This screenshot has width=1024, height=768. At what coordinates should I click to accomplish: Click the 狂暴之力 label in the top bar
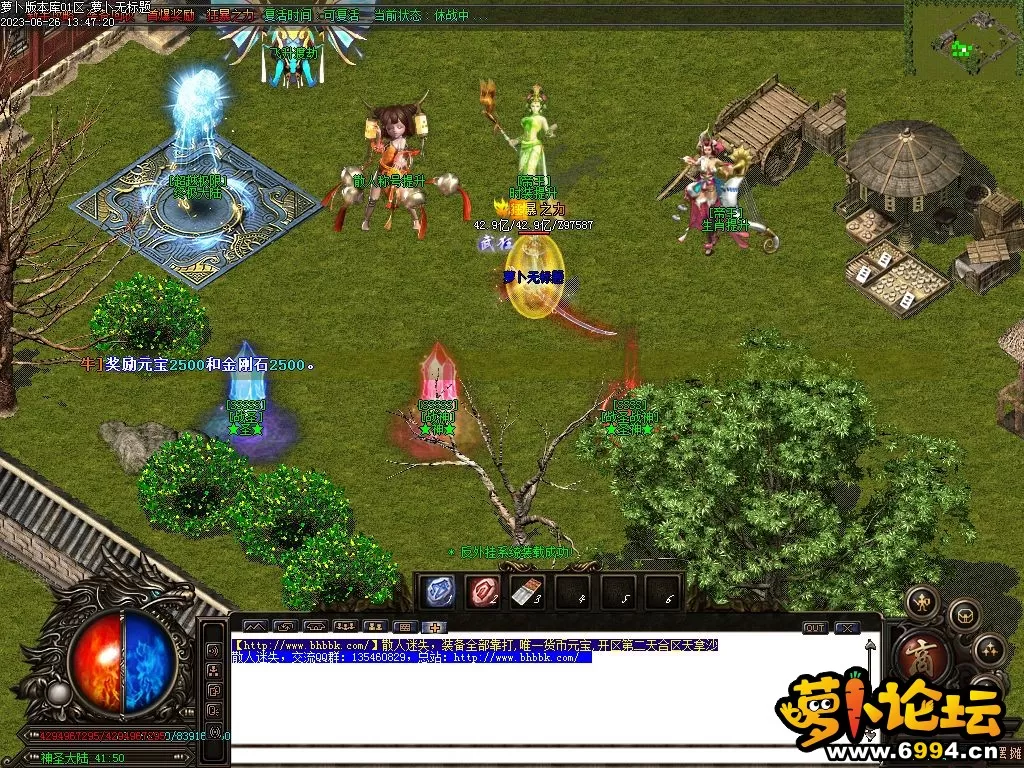pyautogui.click(x=231, y=16)
